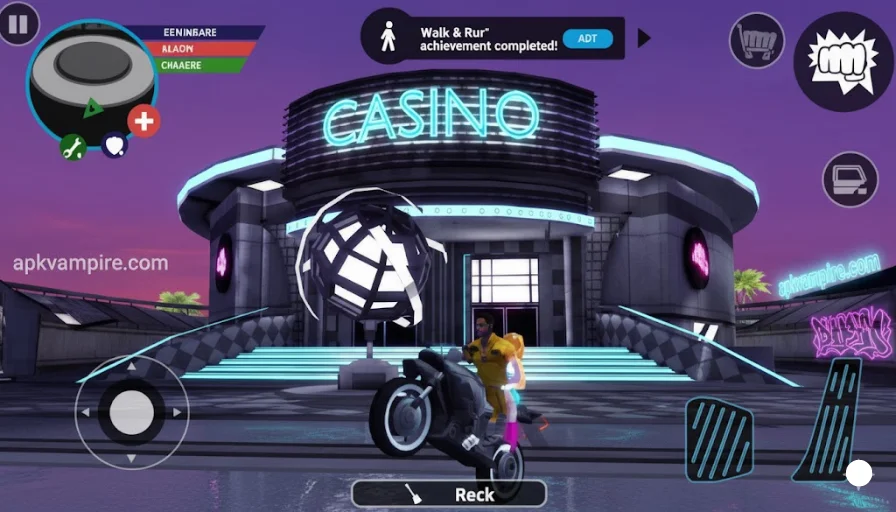
Task: Open the shopping cart store
Action: point(756,40)
